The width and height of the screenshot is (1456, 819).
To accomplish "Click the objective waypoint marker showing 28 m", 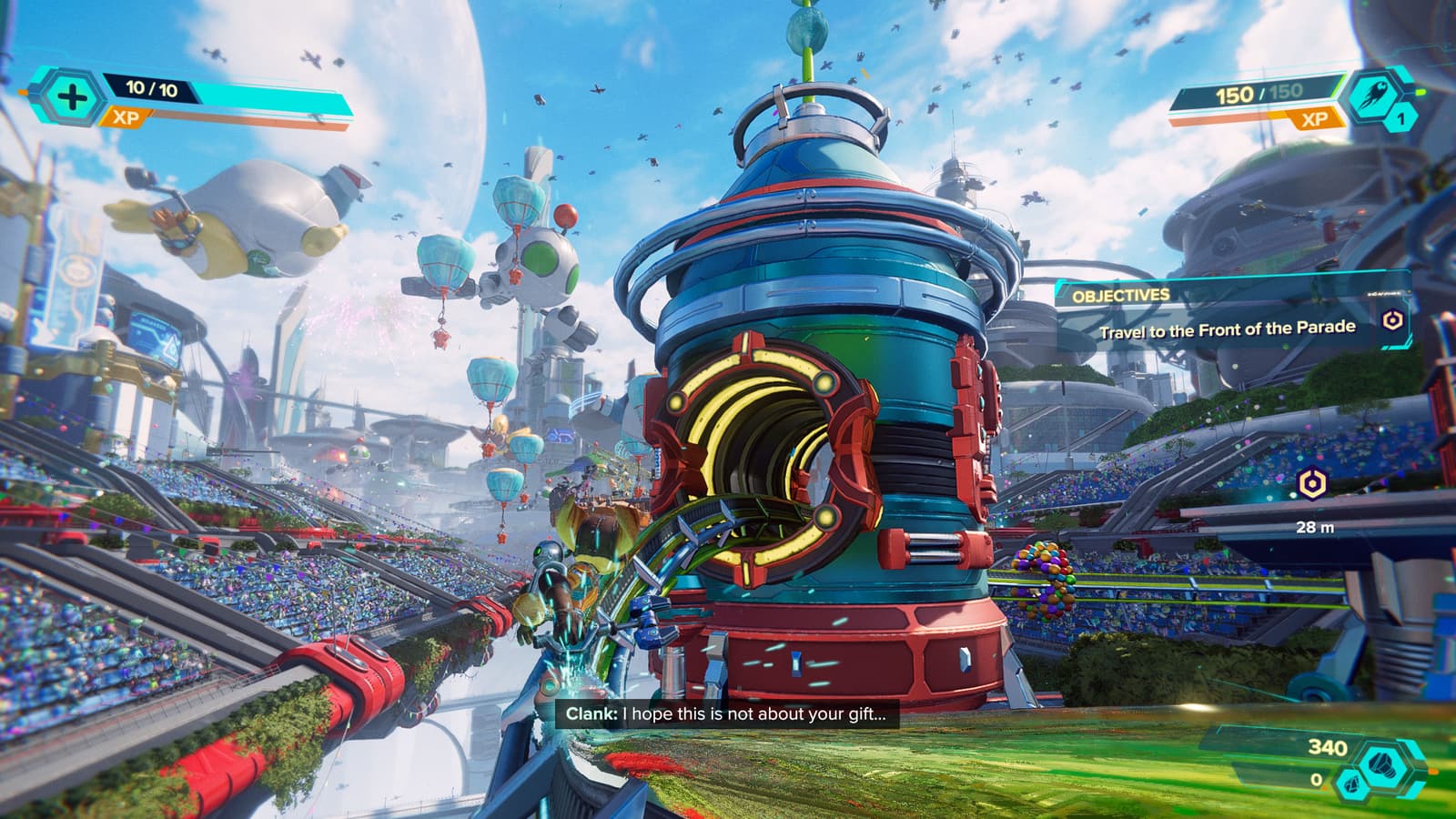I will 1311,484.
